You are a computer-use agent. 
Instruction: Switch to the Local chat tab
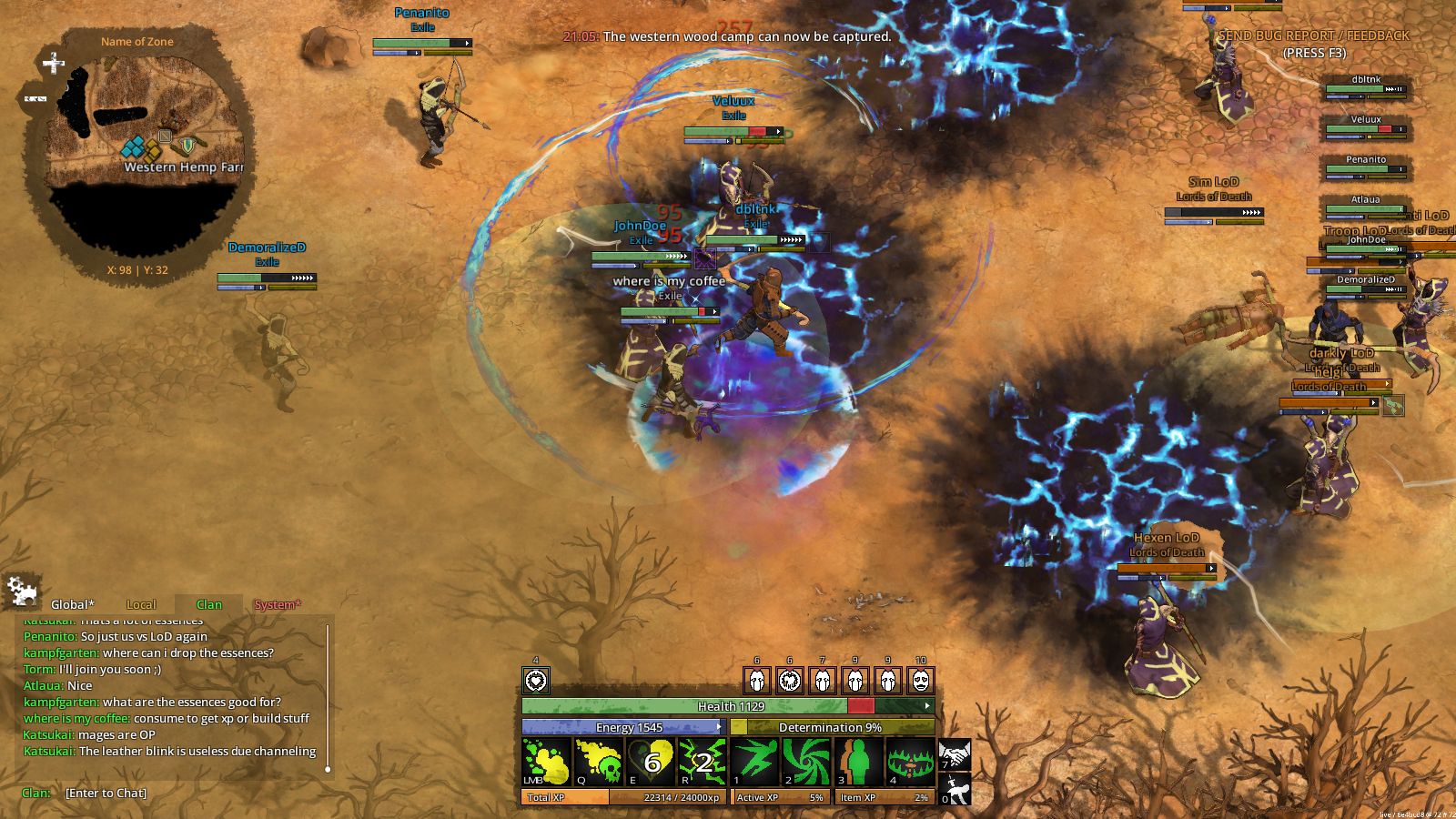pos(141,604)
